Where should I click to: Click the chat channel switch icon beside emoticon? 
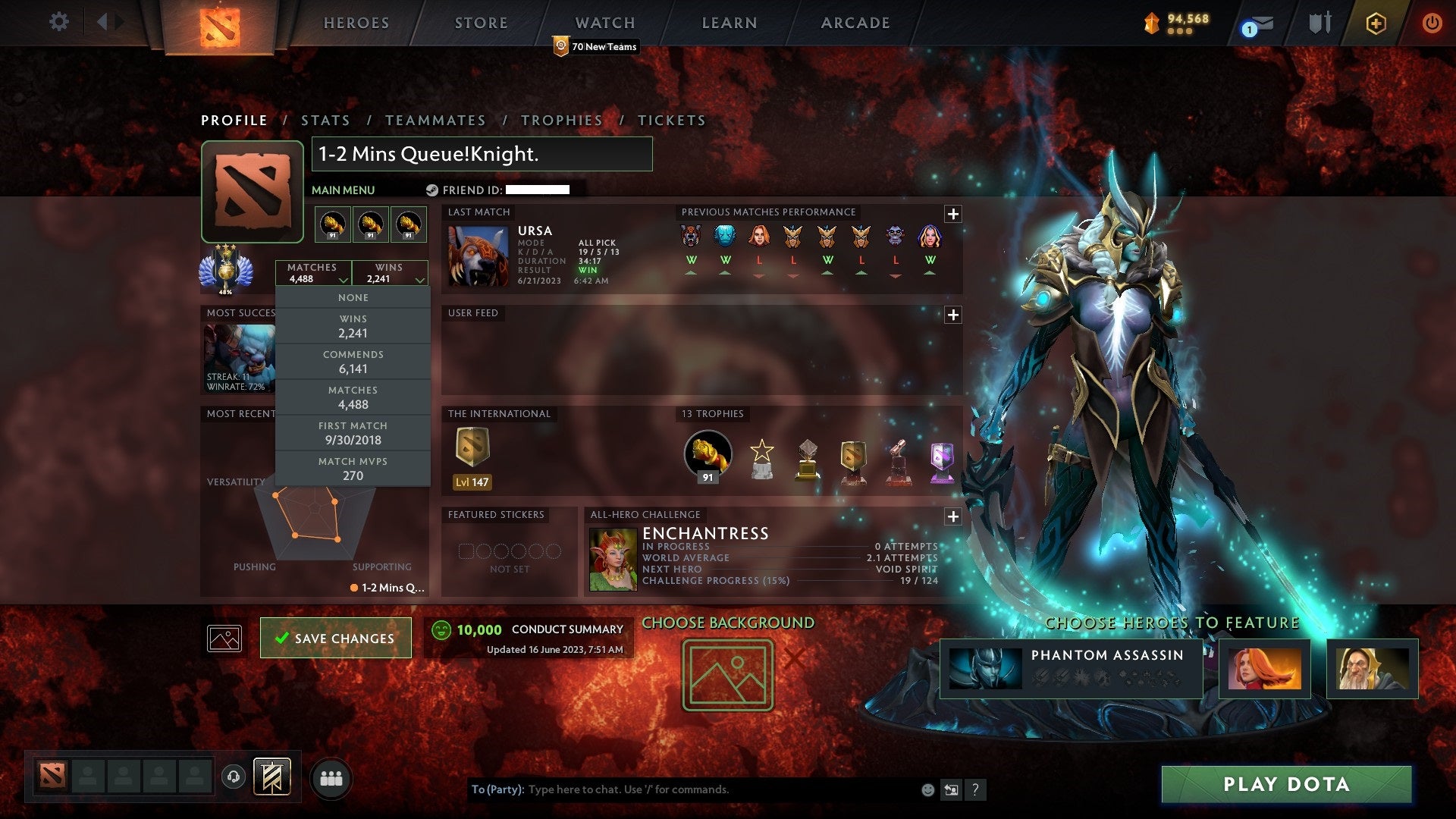click(x=952, y=789)
